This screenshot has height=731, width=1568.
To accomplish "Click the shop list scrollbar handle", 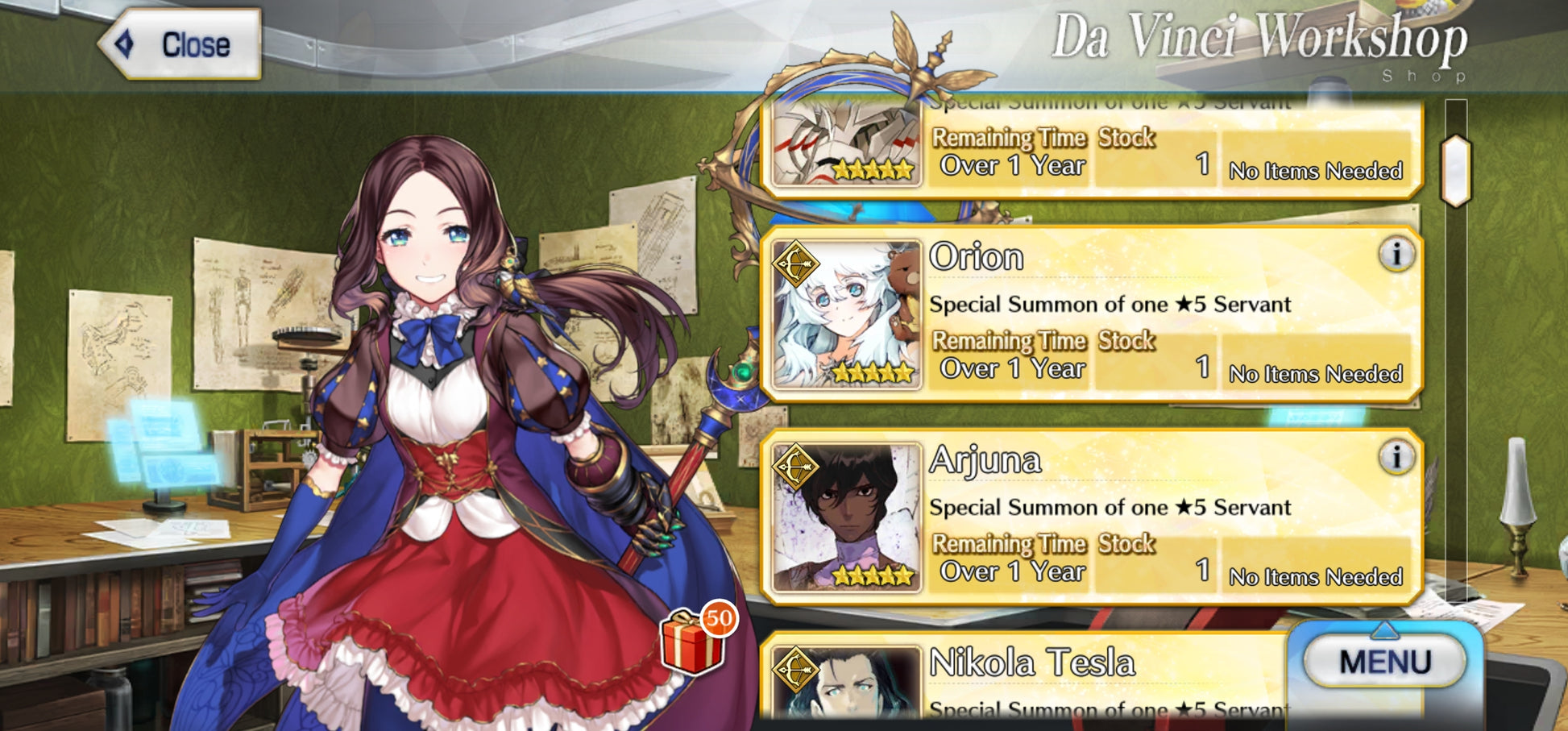I will pos(1456,171).
